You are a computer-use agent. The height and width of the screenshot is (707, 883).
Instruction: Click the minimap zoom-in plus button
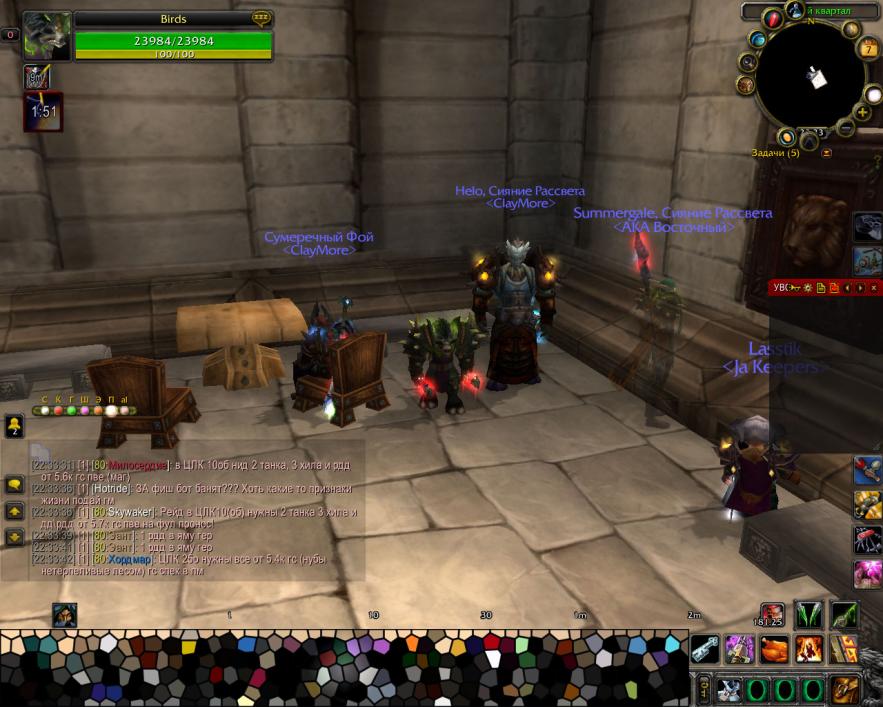pyautogui.click(x=862, y=113)
